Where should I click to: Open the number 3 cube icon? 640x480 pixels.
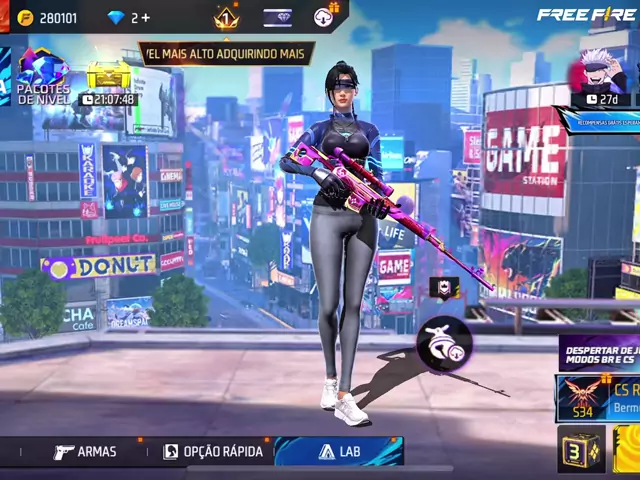580,450
